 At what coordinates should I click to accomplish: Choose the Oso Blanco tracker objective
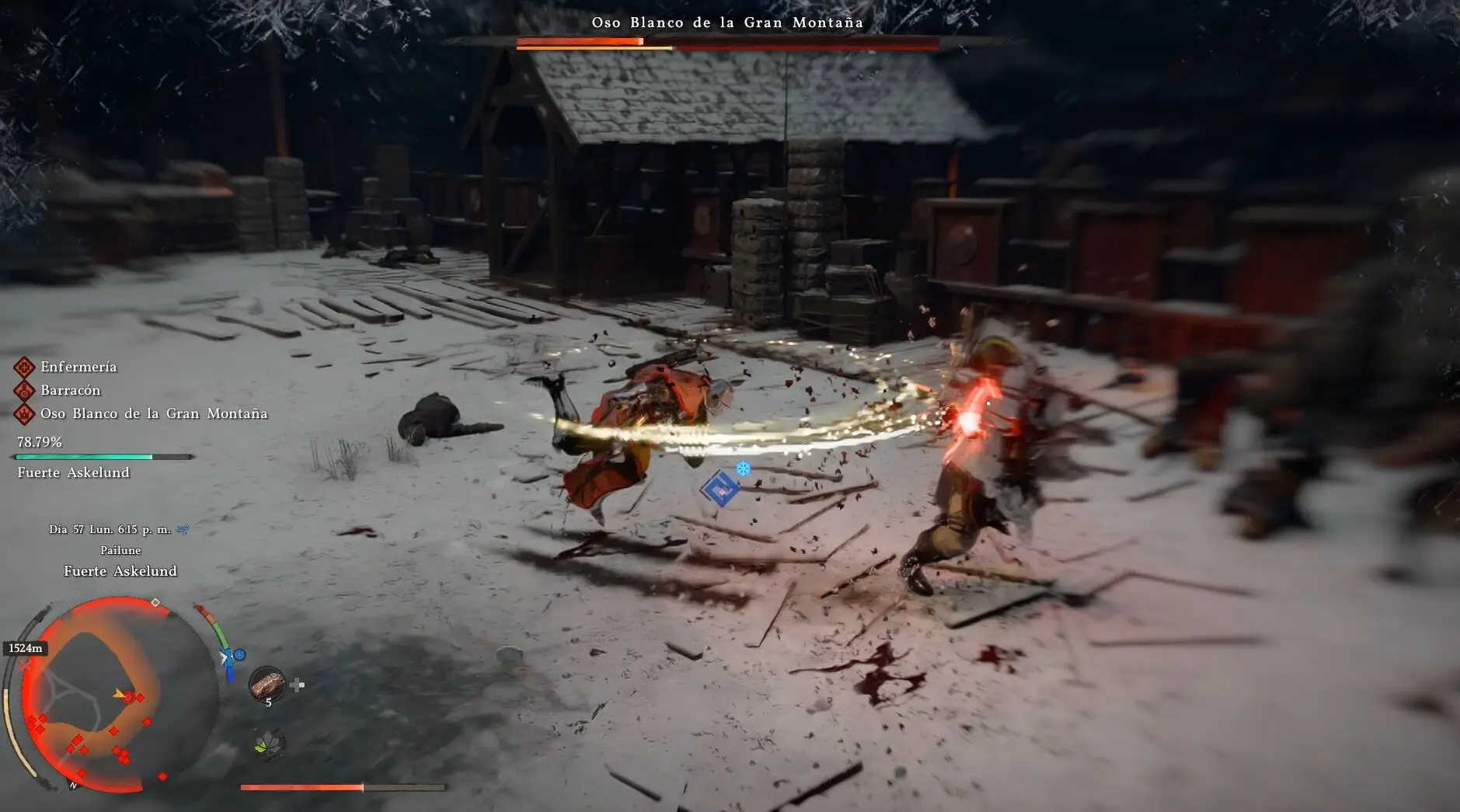click(153, 413)
